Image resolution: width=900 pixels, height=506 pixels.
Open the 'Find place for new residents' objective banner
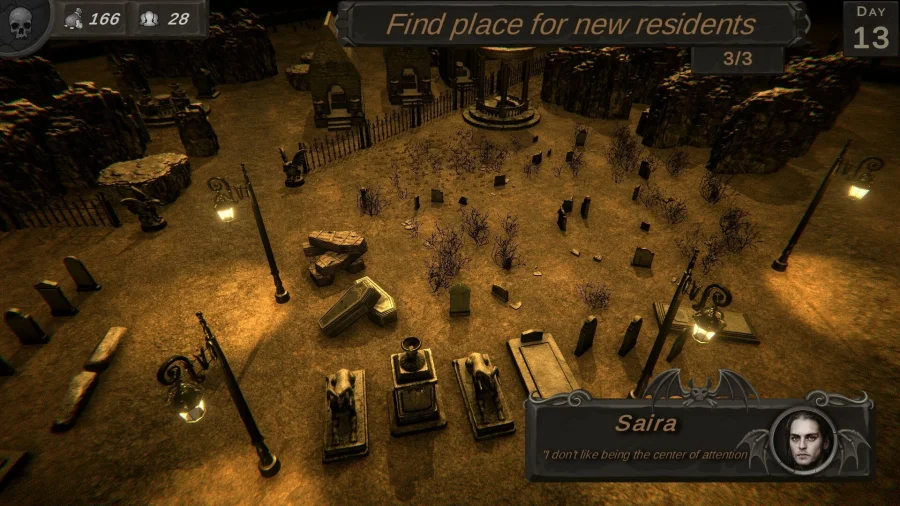[x=570, y=24]
